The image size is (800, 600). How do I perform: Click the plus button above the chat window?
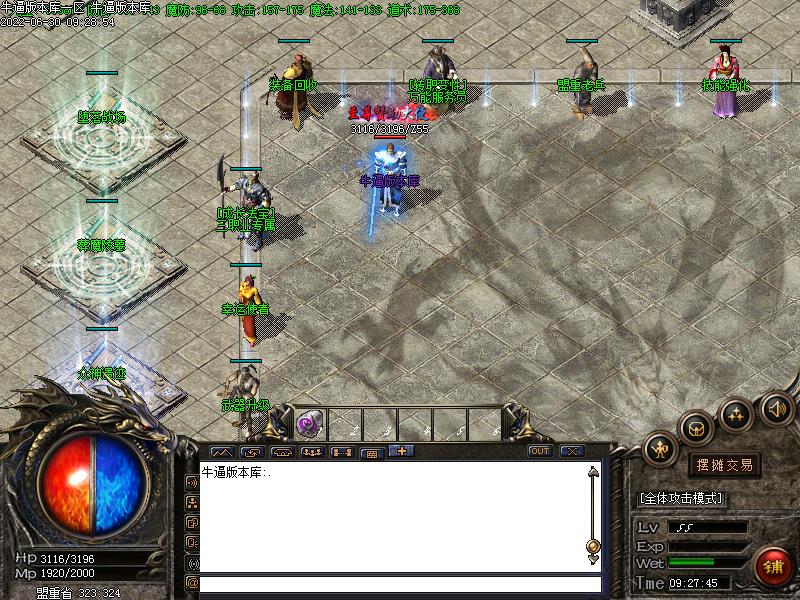click(402, 451)
